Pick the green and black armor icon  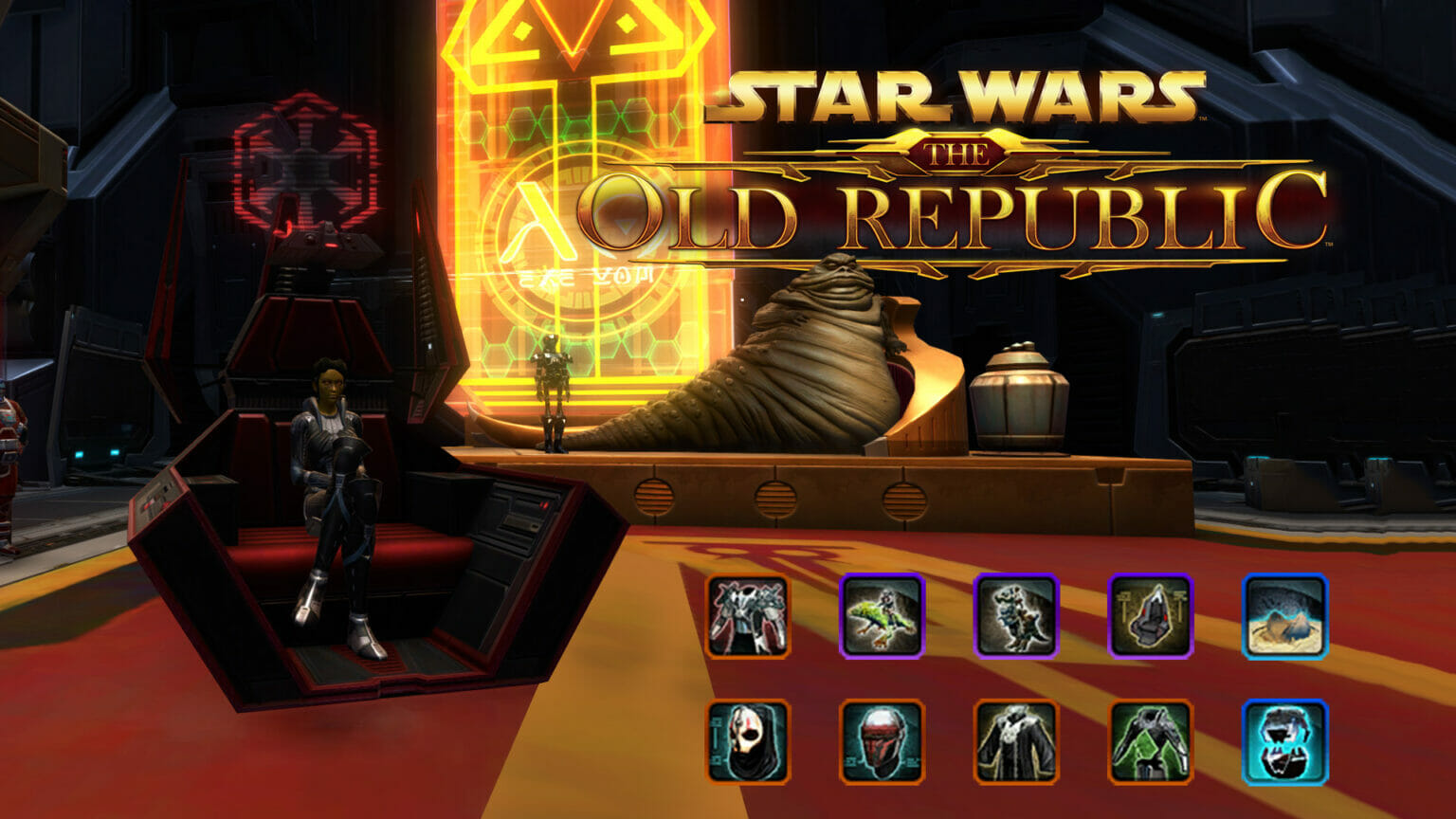tap(1150, 741)
